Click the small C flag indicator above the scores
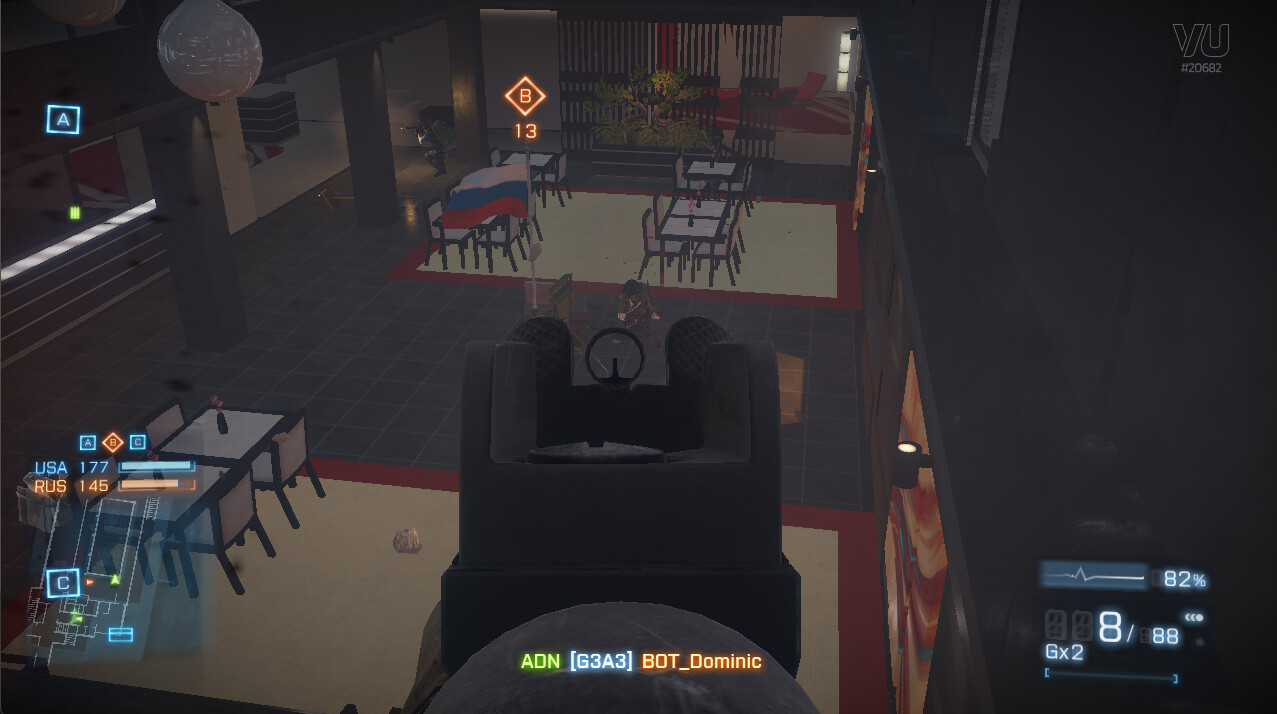 click(x=138, y=442)
